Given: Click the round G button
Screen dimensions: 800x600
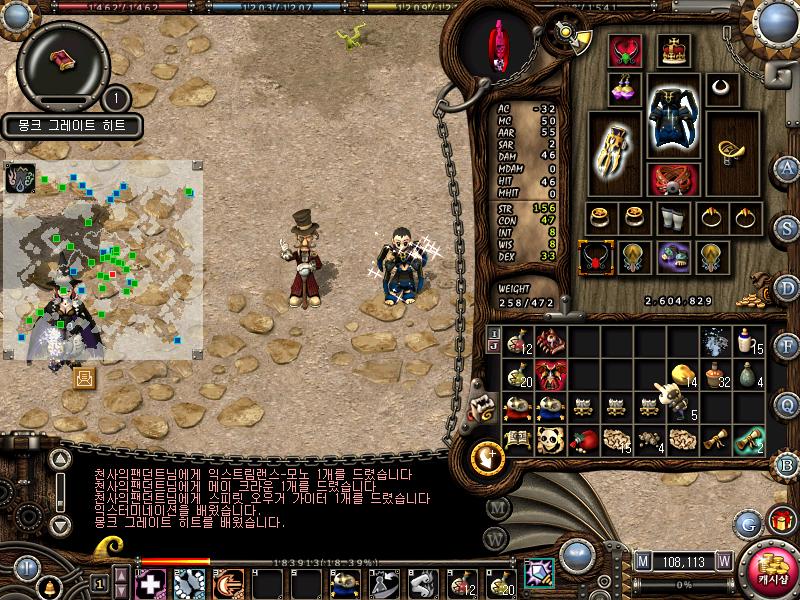Looking at the screenshot, I should pos(747,522).
